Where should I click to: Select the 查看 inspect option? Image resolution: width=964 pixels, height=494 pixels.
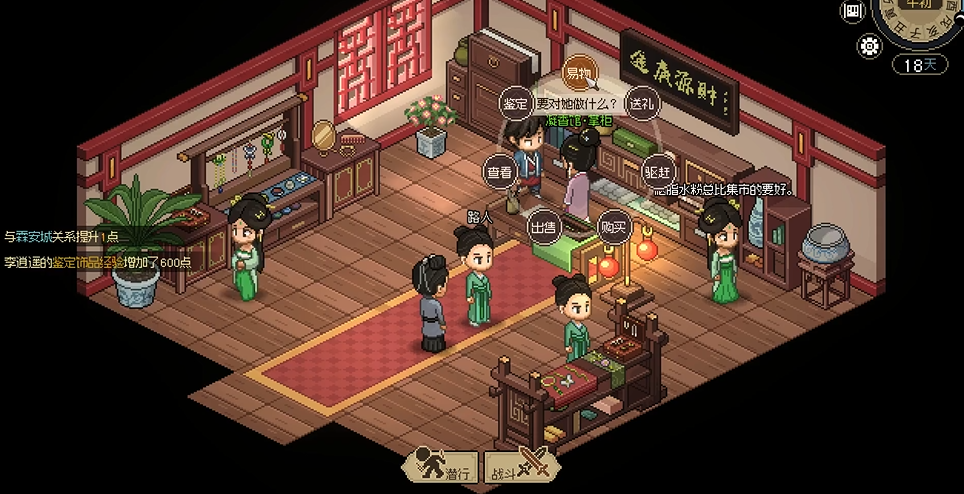point(499,172)
